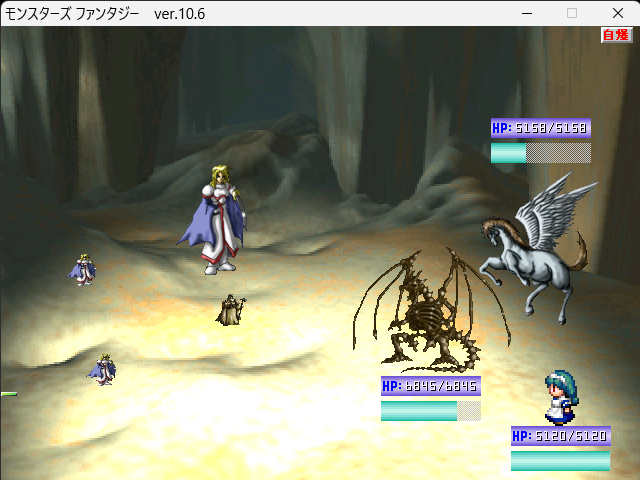Screen dimensions: 640x480
Task: Click the red 自爆 self-destruct button
Action: point(616,35)
